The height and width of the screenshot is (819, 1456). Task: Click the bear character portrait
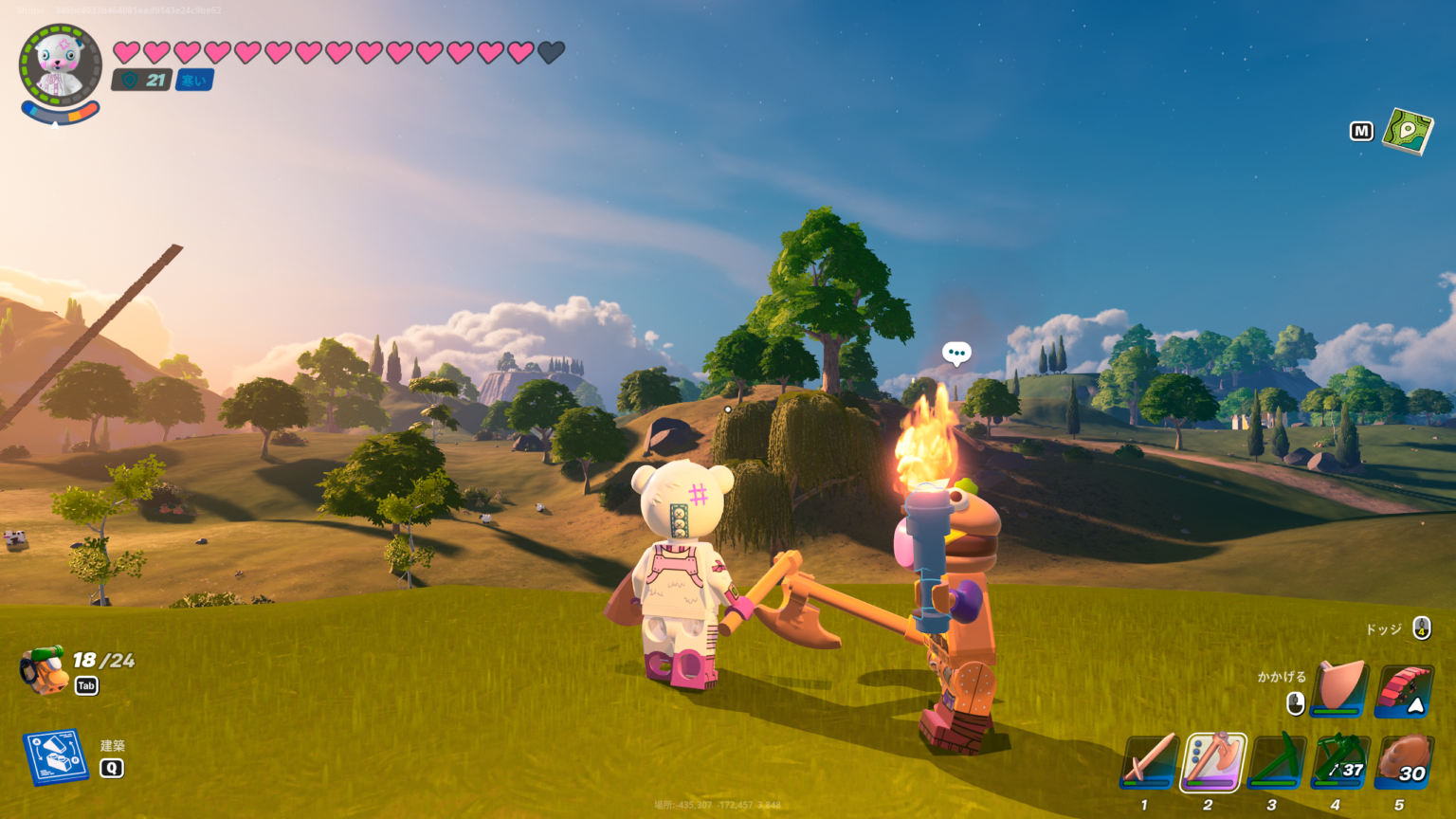(x=60, y=66)
